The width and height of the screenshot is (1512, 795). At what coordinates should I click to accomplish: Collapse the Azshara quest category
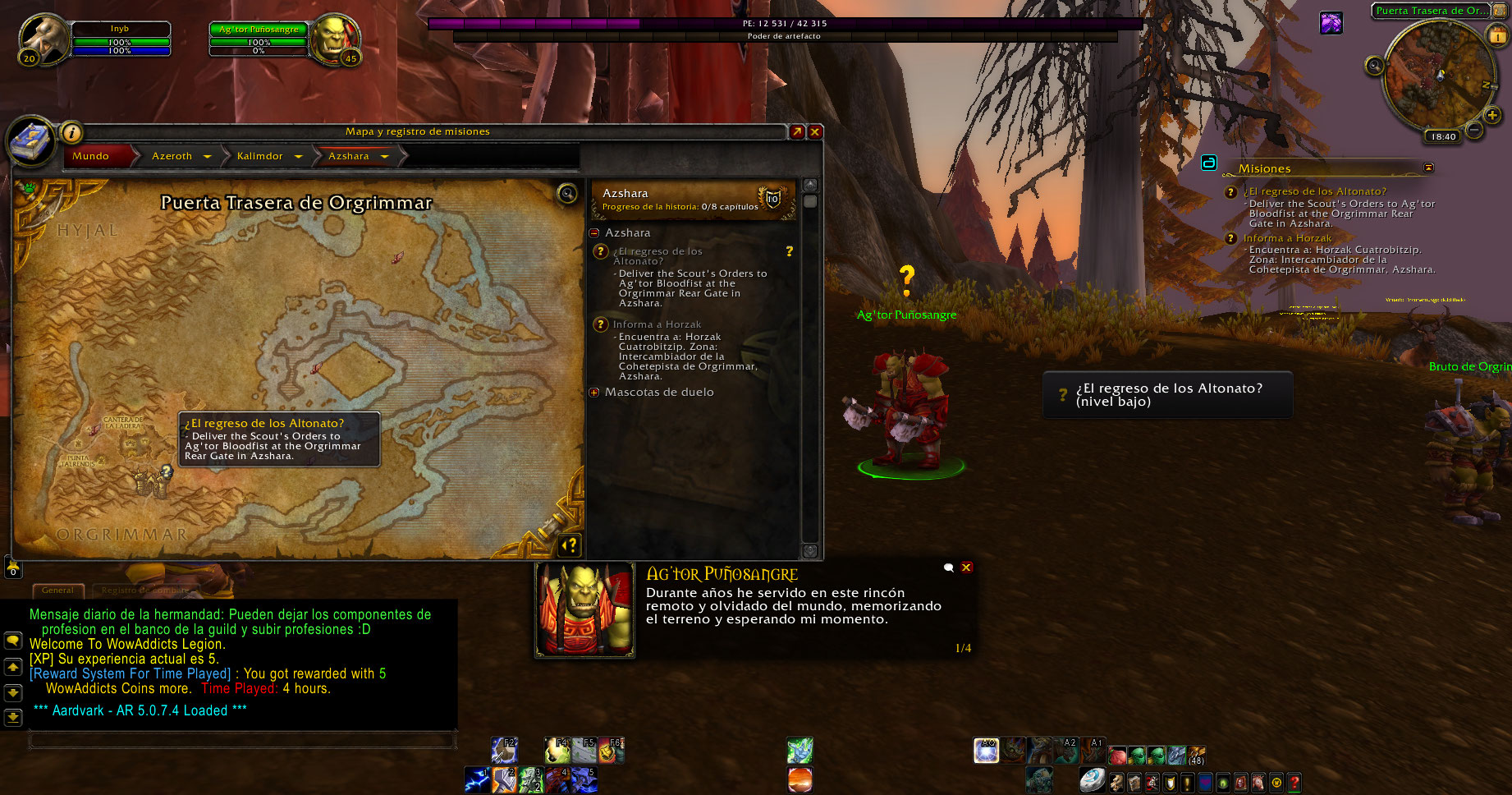594,233
